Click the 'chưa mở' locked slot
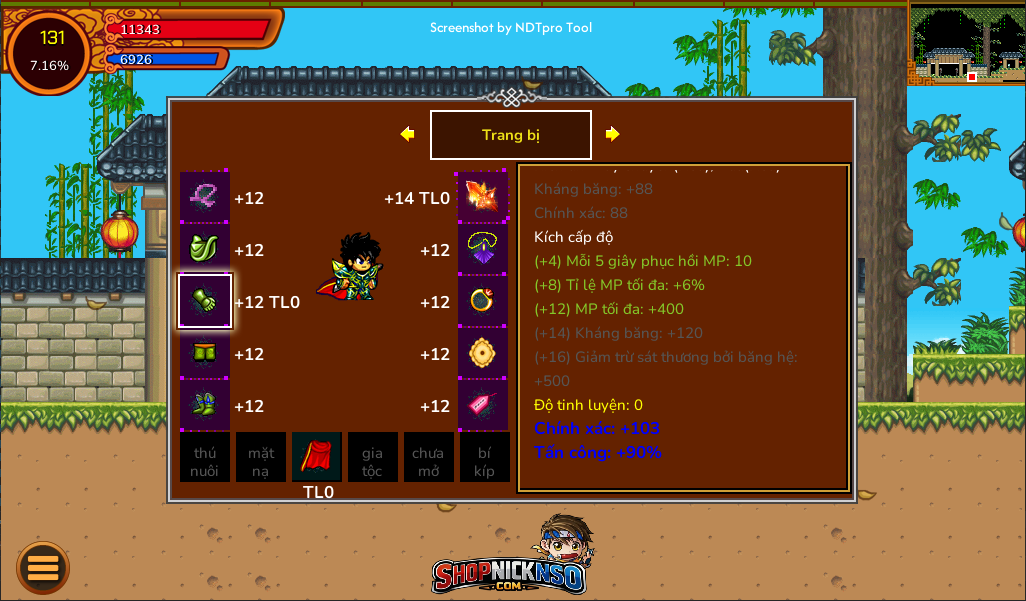Image resolution: width=1026 pixels, height=601 pixels. click(x=429, y=457)
